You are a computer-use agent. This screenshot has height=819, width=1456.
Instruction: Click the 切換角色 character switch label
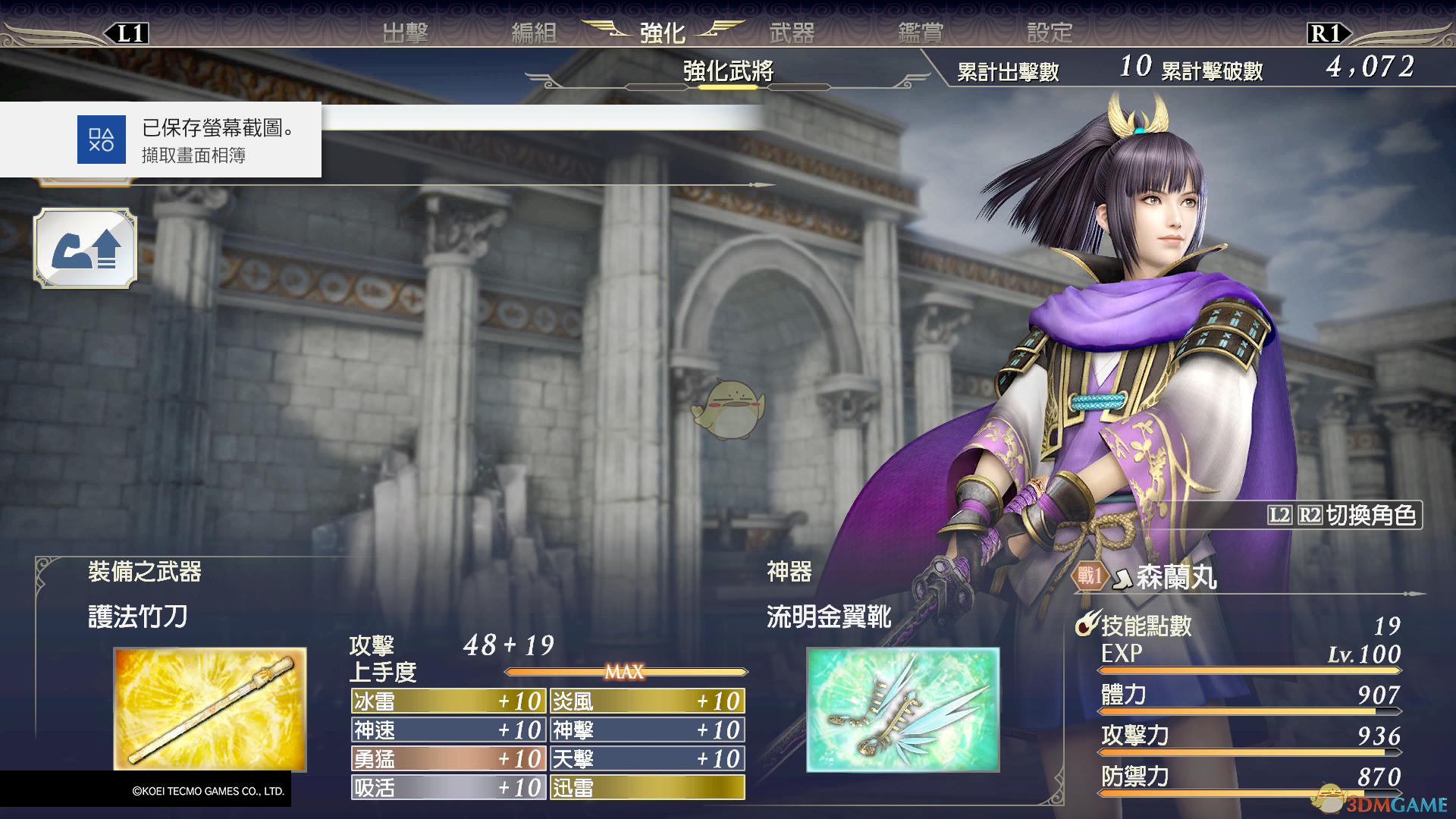tap(1344, 515)
